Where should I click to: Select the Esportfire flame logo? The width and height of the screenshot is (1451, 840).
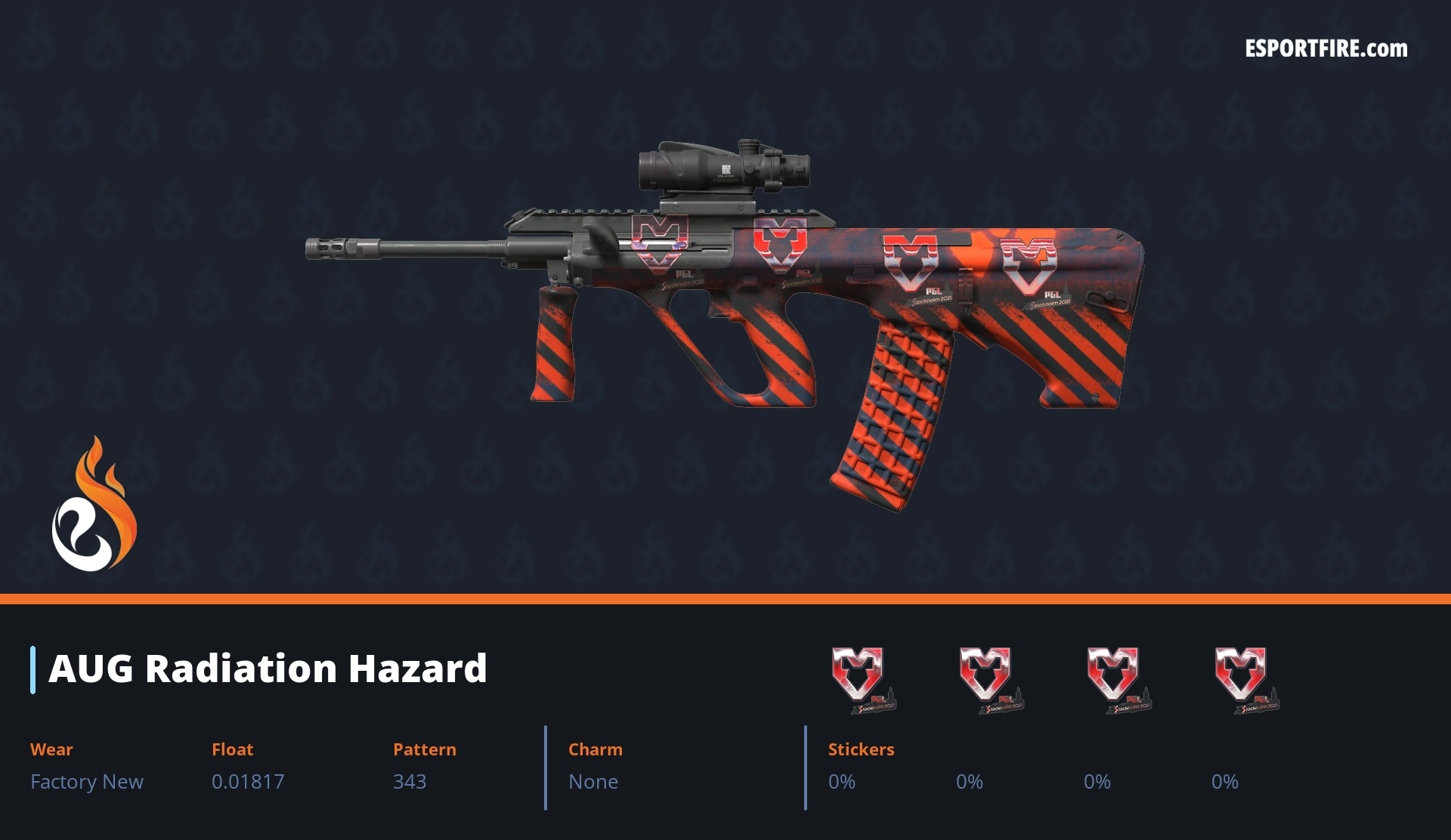[94, 505]
